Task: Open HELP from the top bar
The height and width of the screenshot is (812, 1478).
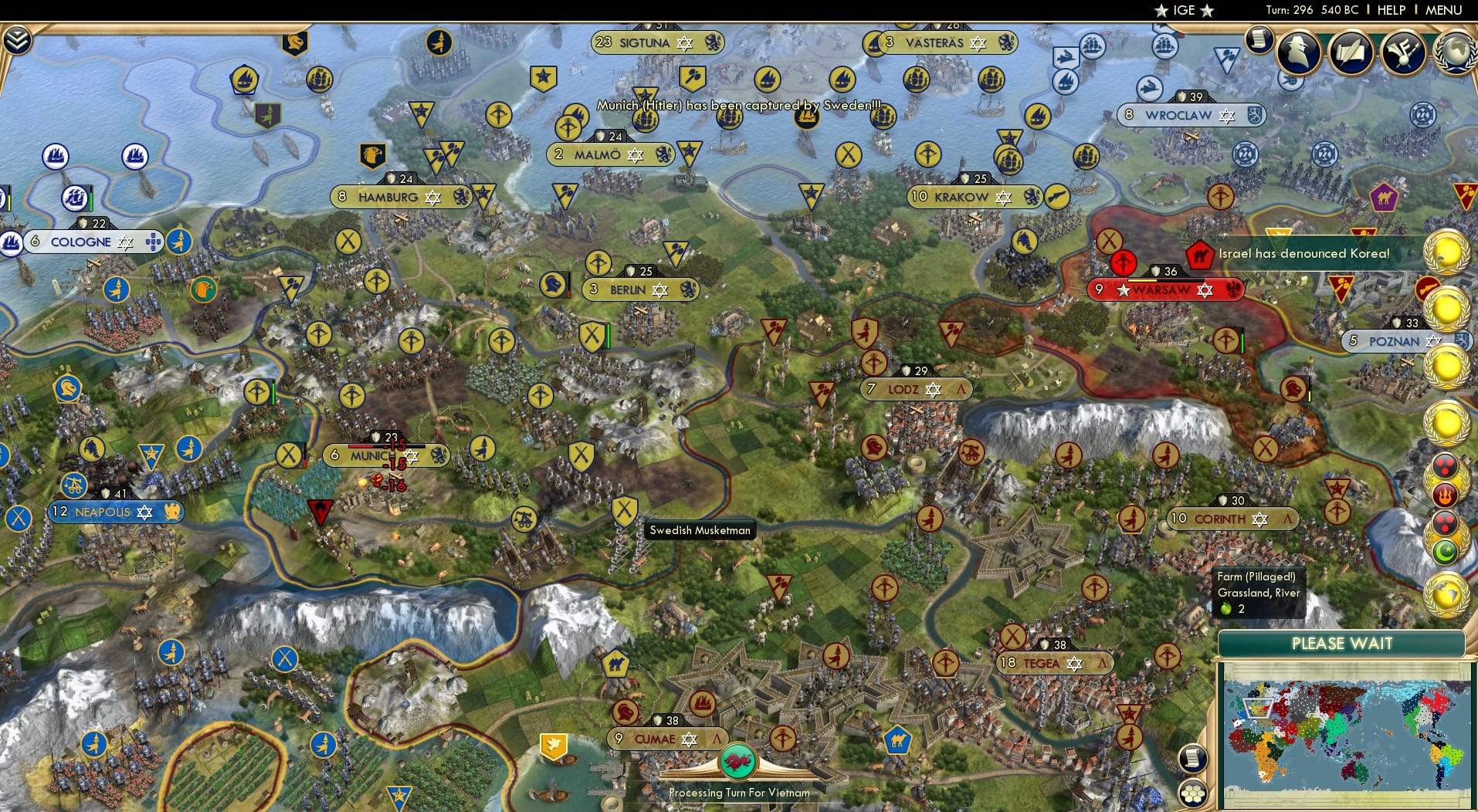Action: click(x=1392, y=10)
